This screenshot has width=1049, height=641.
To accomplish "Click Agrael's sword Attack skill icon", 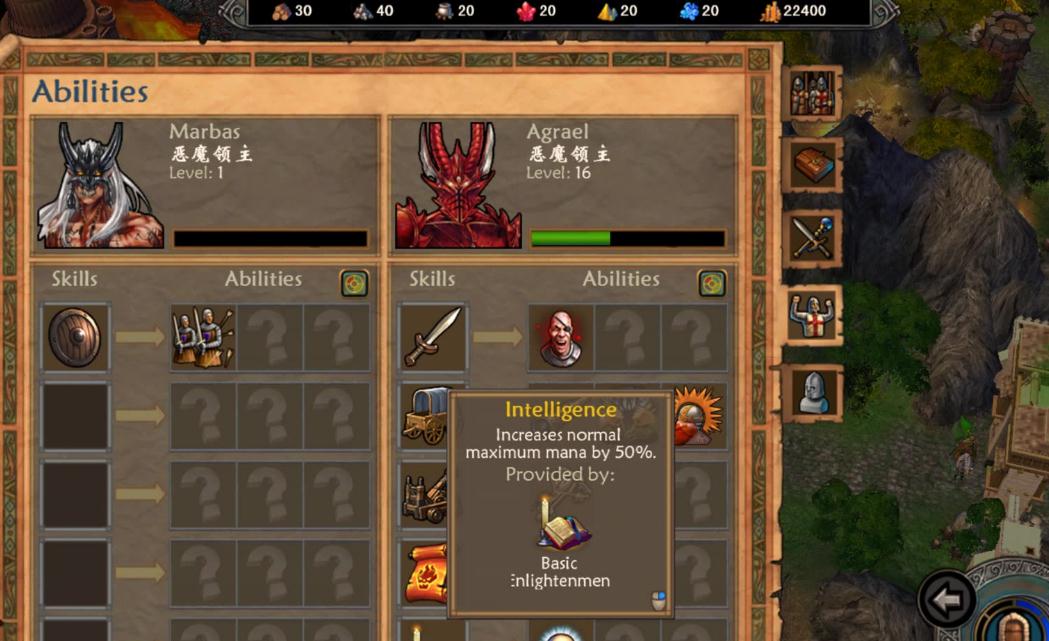I will 433,338.
